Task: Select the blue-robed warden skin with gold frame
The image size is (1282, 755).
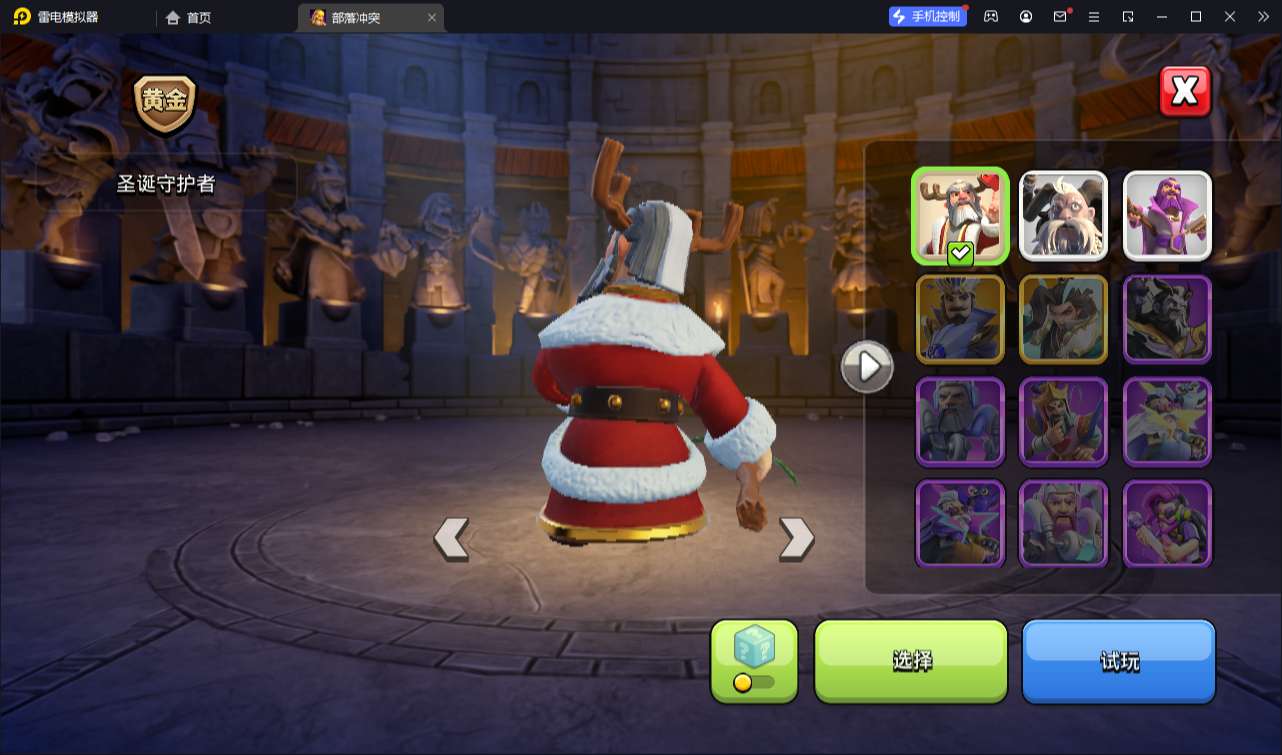Action: point(960,319)
